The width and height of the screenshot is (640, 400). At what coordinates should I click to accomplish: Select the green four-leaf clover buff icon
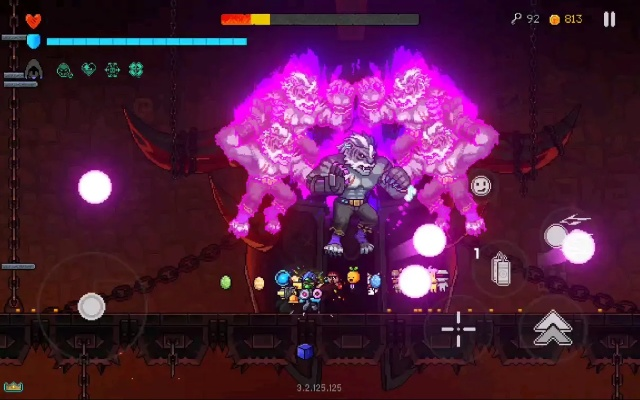[136, 70]
